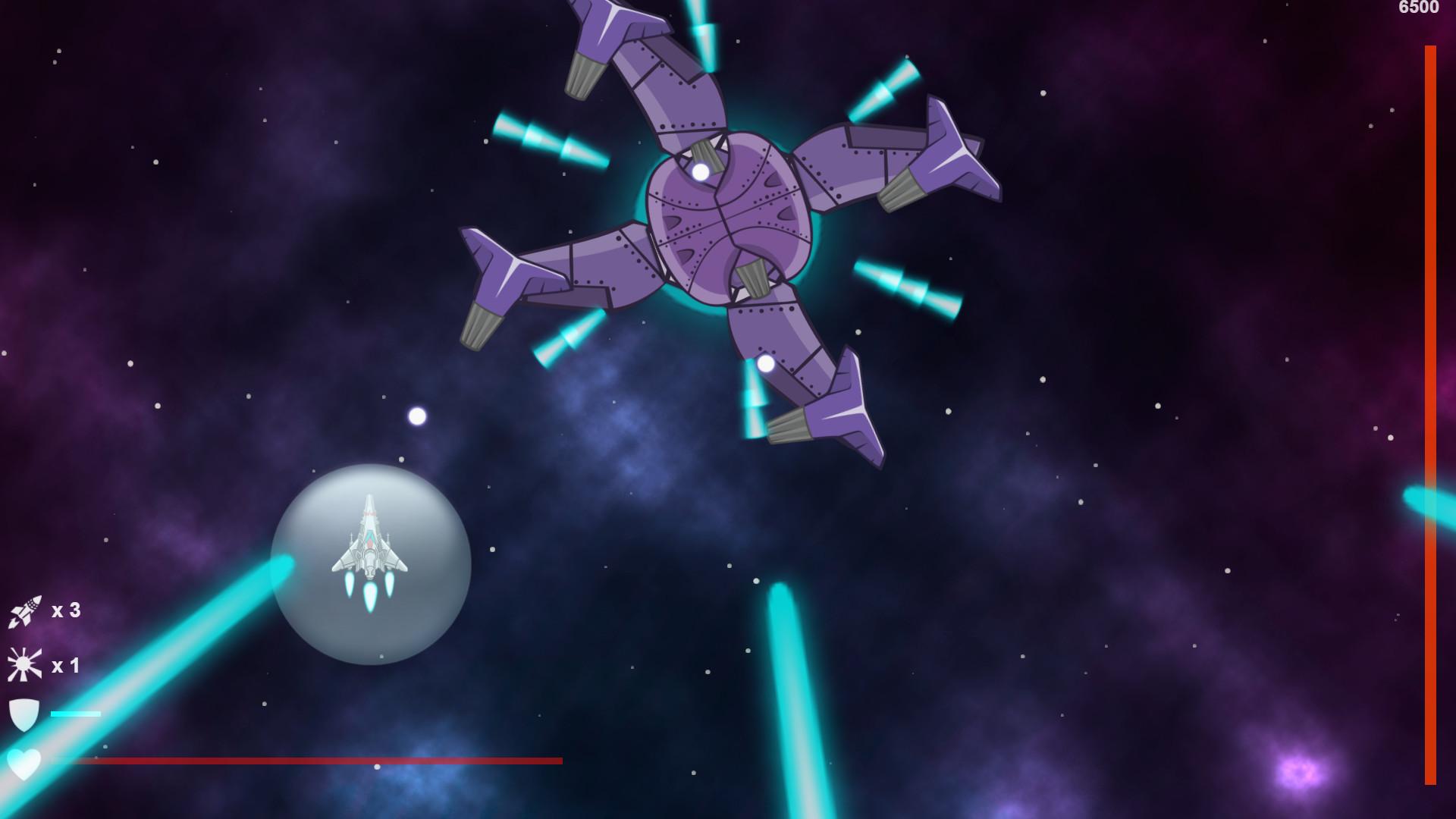Select the rocket missile icon showing x3
The height and width of the screenshot is (819, 1456).
[x=24, y=612]
